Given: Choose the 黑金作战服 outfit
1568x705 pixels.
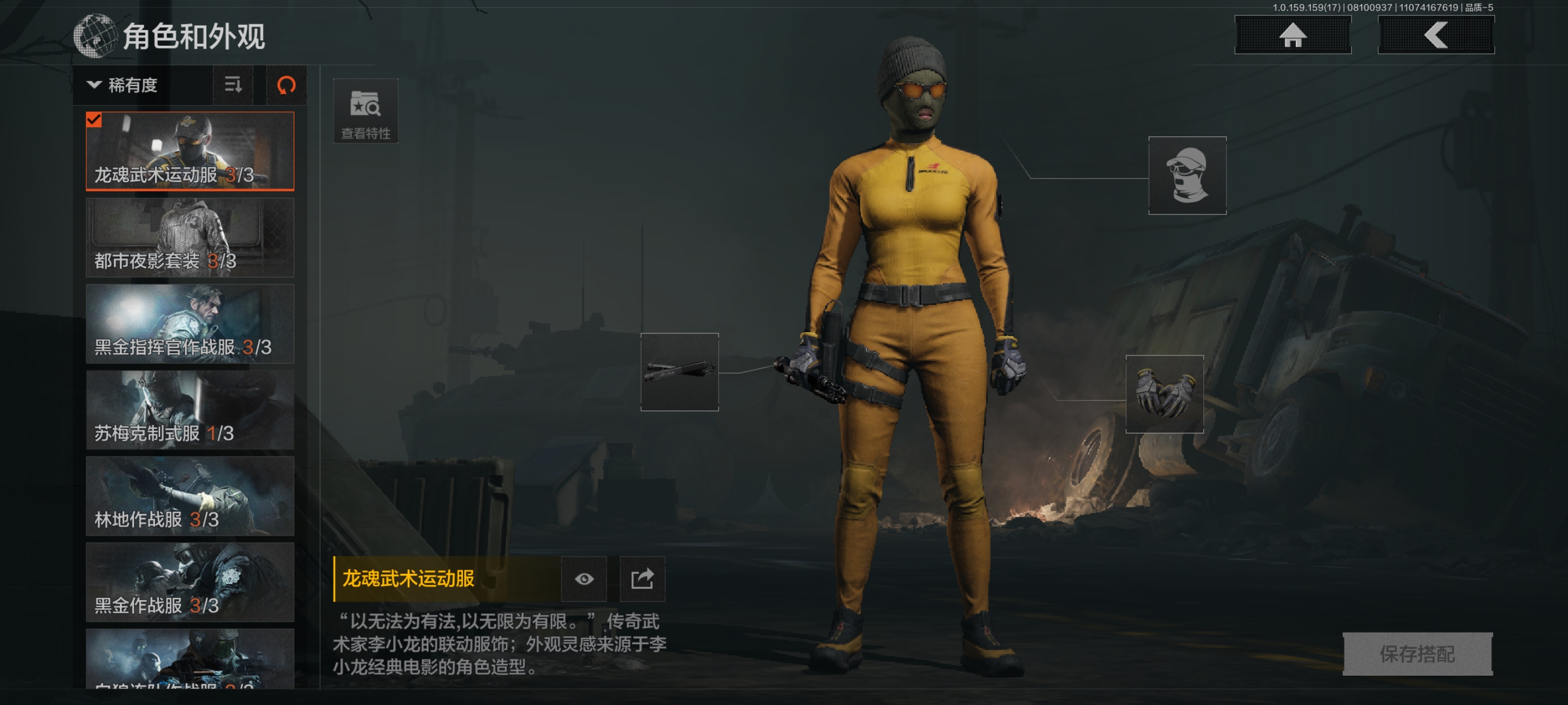Looking at the screenshot, I should 190,582.
